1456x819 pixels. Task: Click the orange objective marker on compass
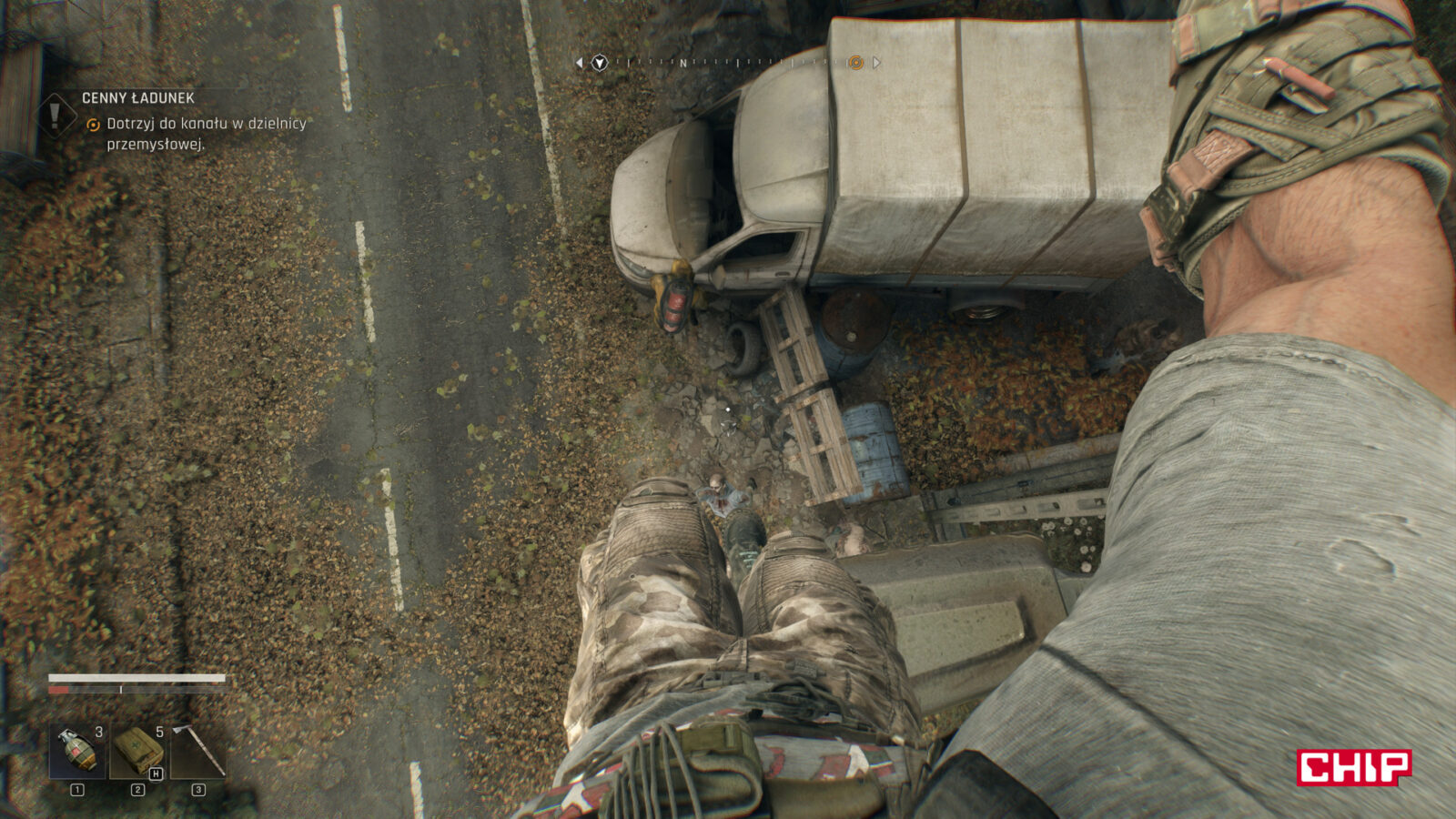[855, 63]
